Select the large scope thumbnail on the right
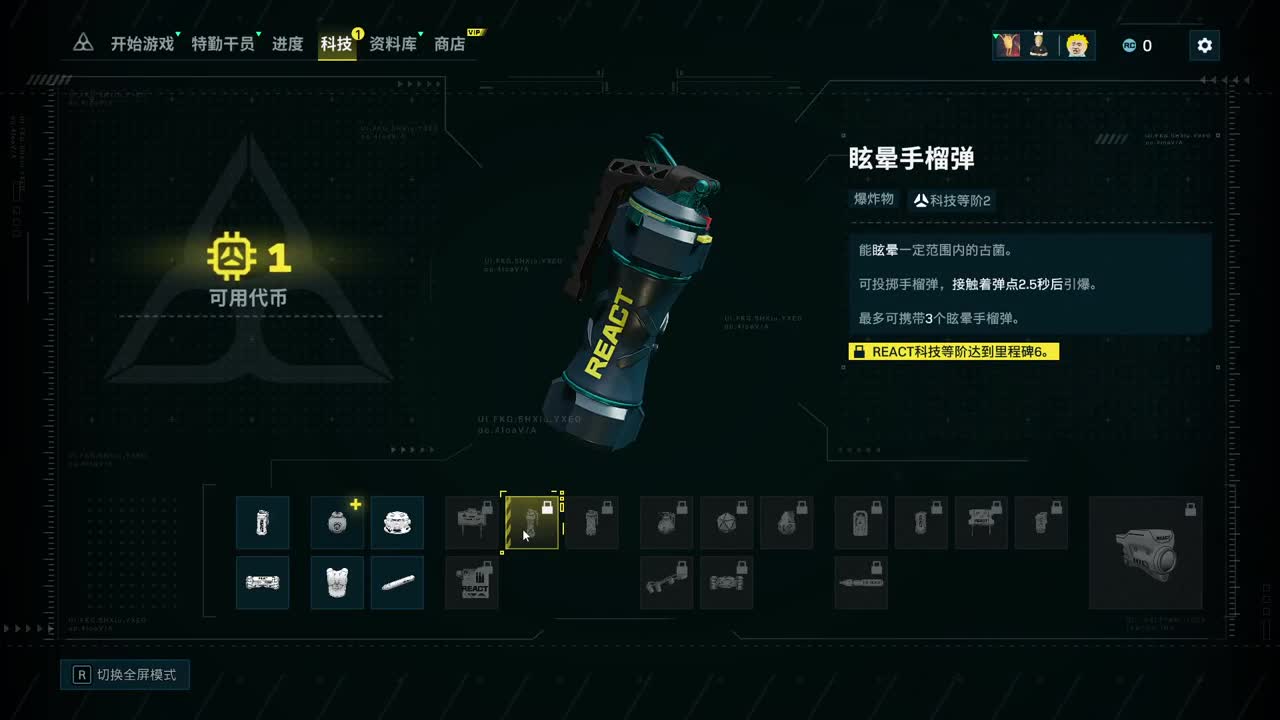The image size is (1280, 720). (1145, 552)
